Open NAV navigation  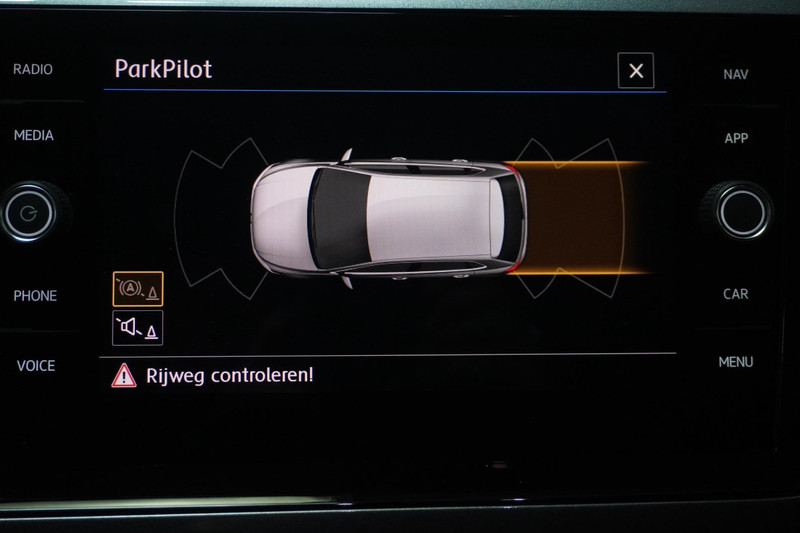click(x=736, y=73)
